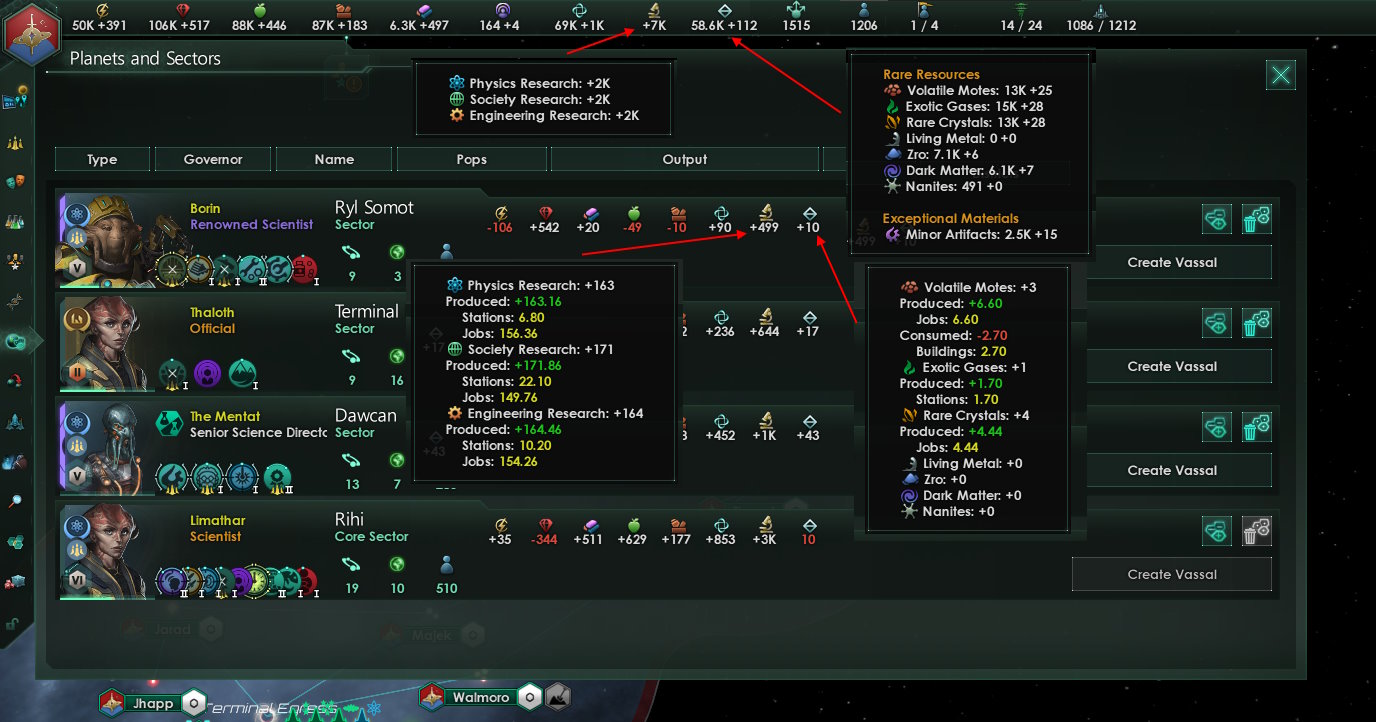
Task: Click the Minor Artifacts icon in the top bar
Action: [x=725, y=9]
